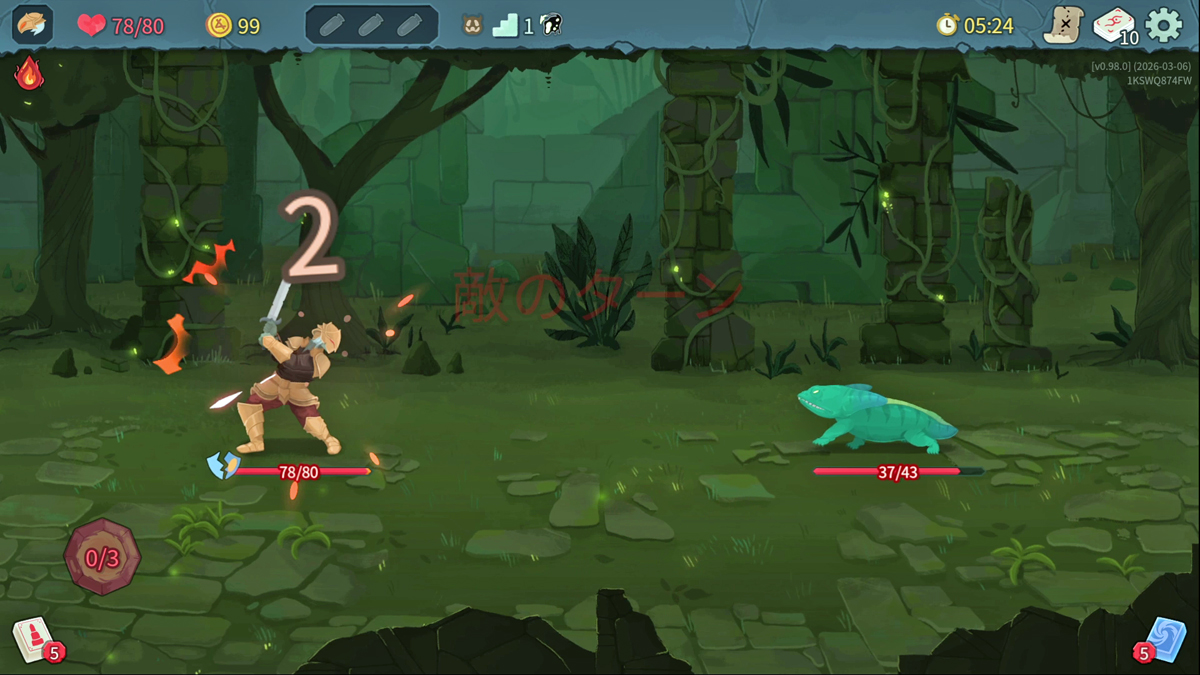
Task: View the full deck of 10 cards
Action: (x=1114, y=25)
